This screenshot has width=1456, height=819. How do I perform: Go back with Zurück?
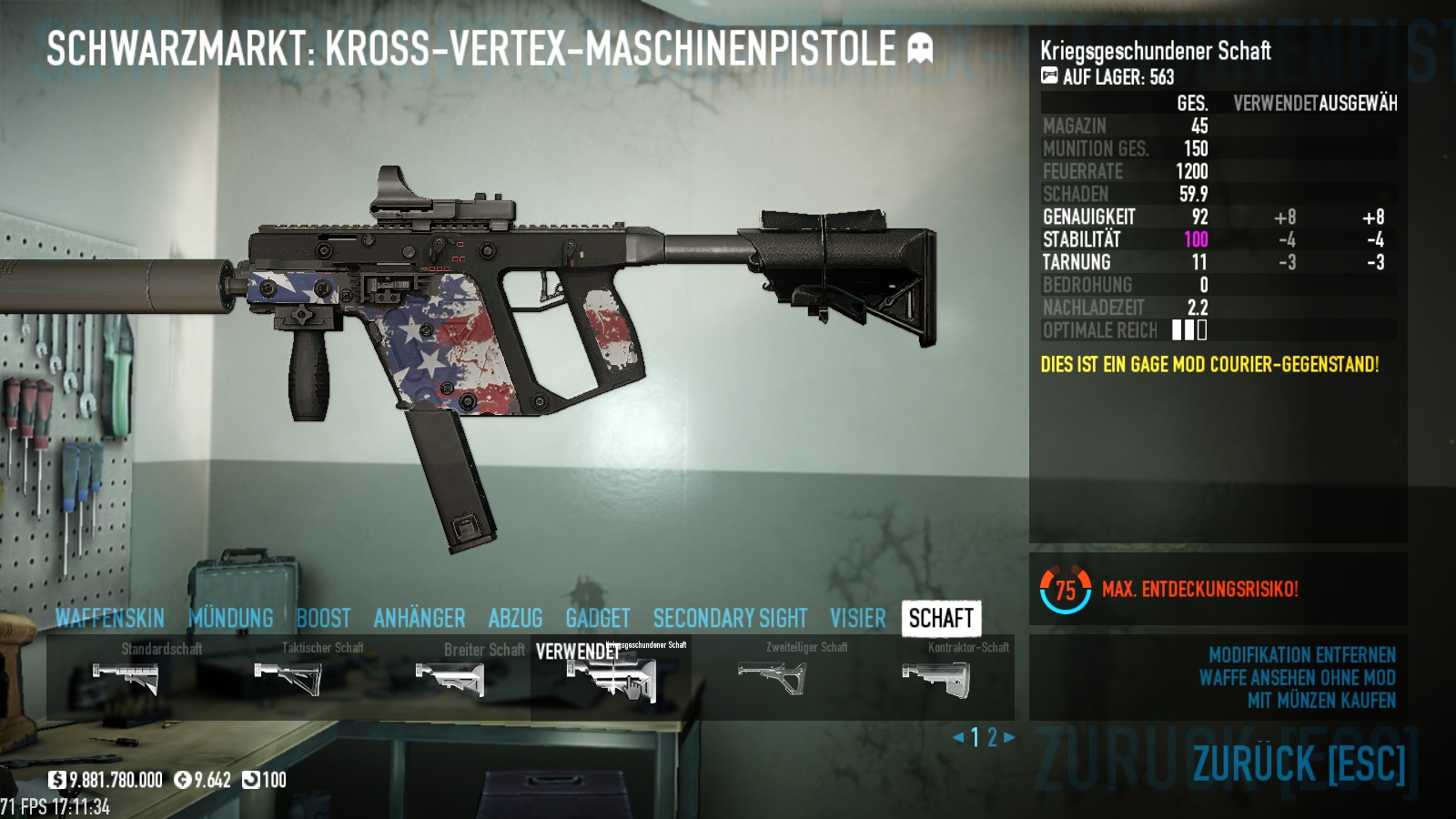tap(1299, 763)
